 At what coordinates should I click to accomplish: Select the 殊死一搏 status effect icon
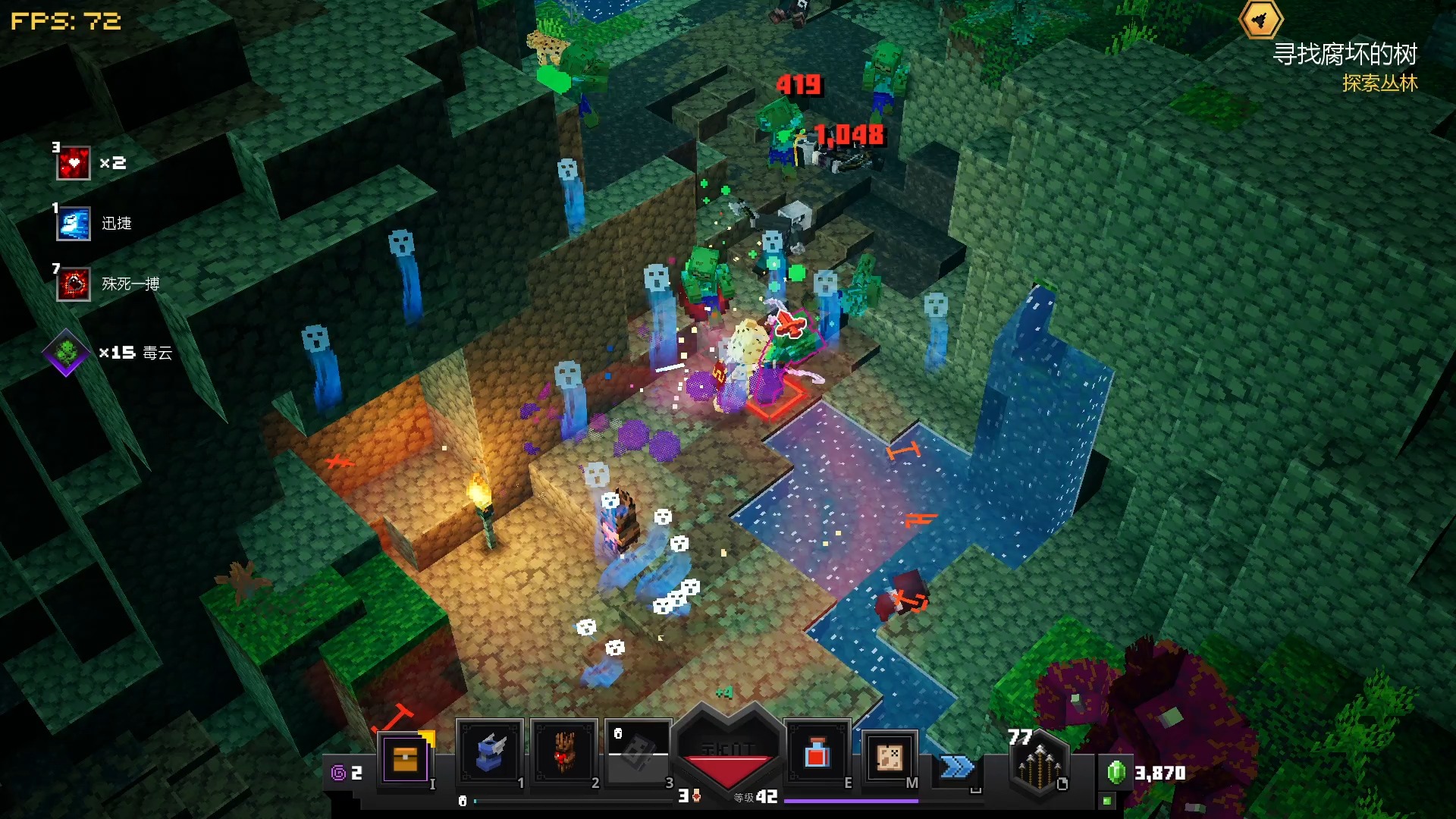point(74,284)
